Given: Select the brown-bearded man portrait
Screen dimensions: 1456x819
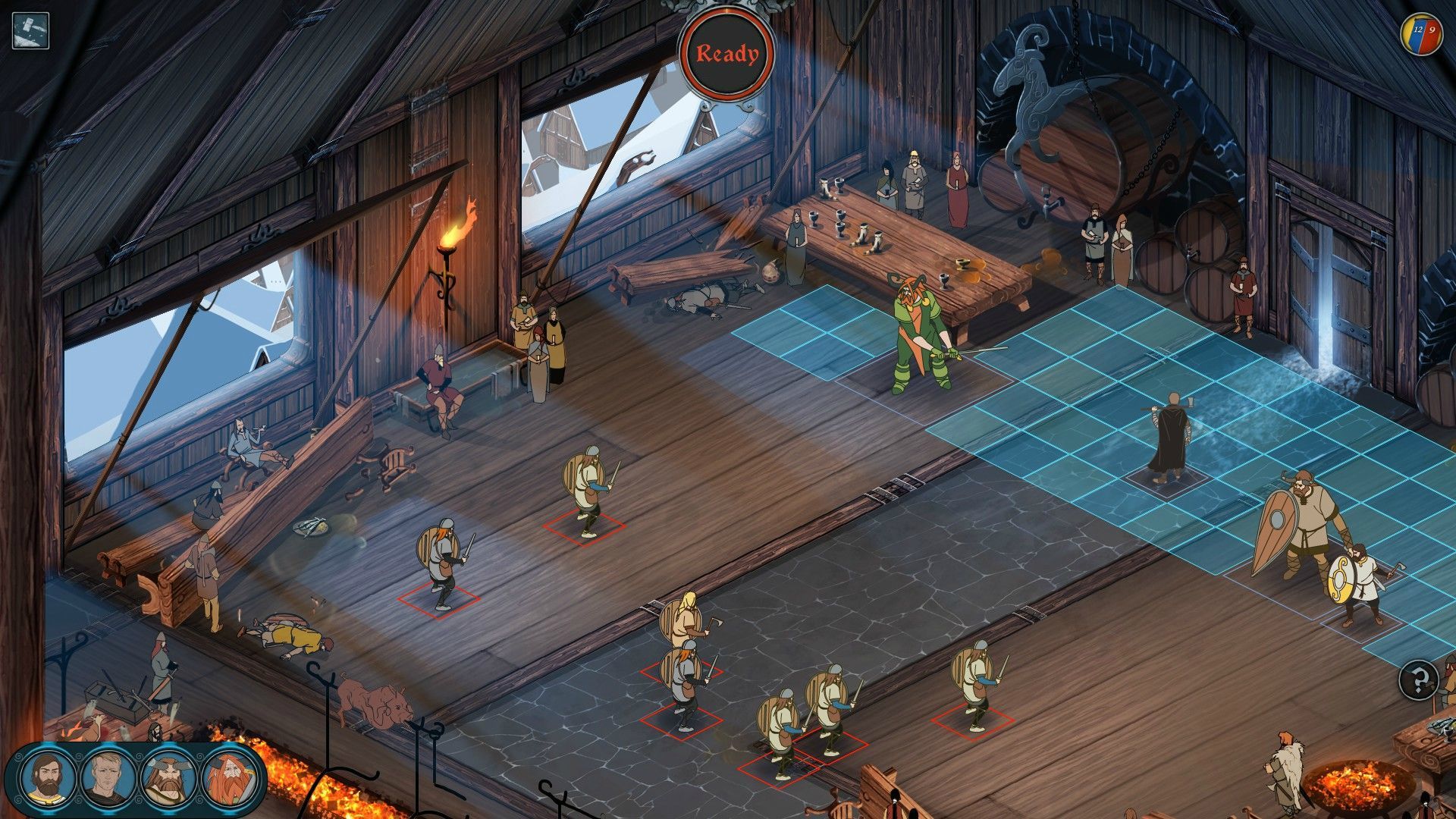Looking at the screenshot, I should tap(48, 778).
